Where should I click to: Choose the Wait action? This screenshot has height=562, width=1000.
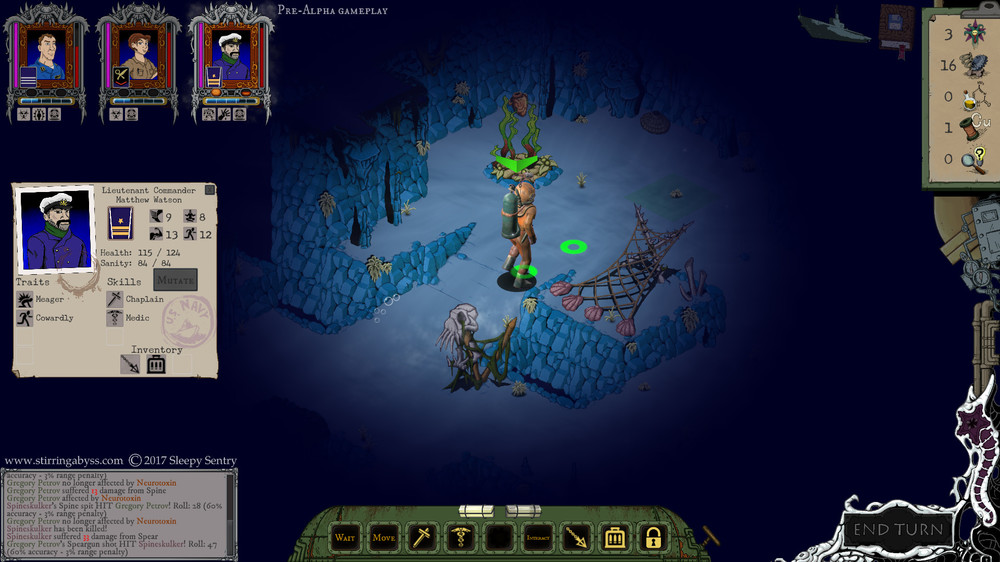[345, 538]
